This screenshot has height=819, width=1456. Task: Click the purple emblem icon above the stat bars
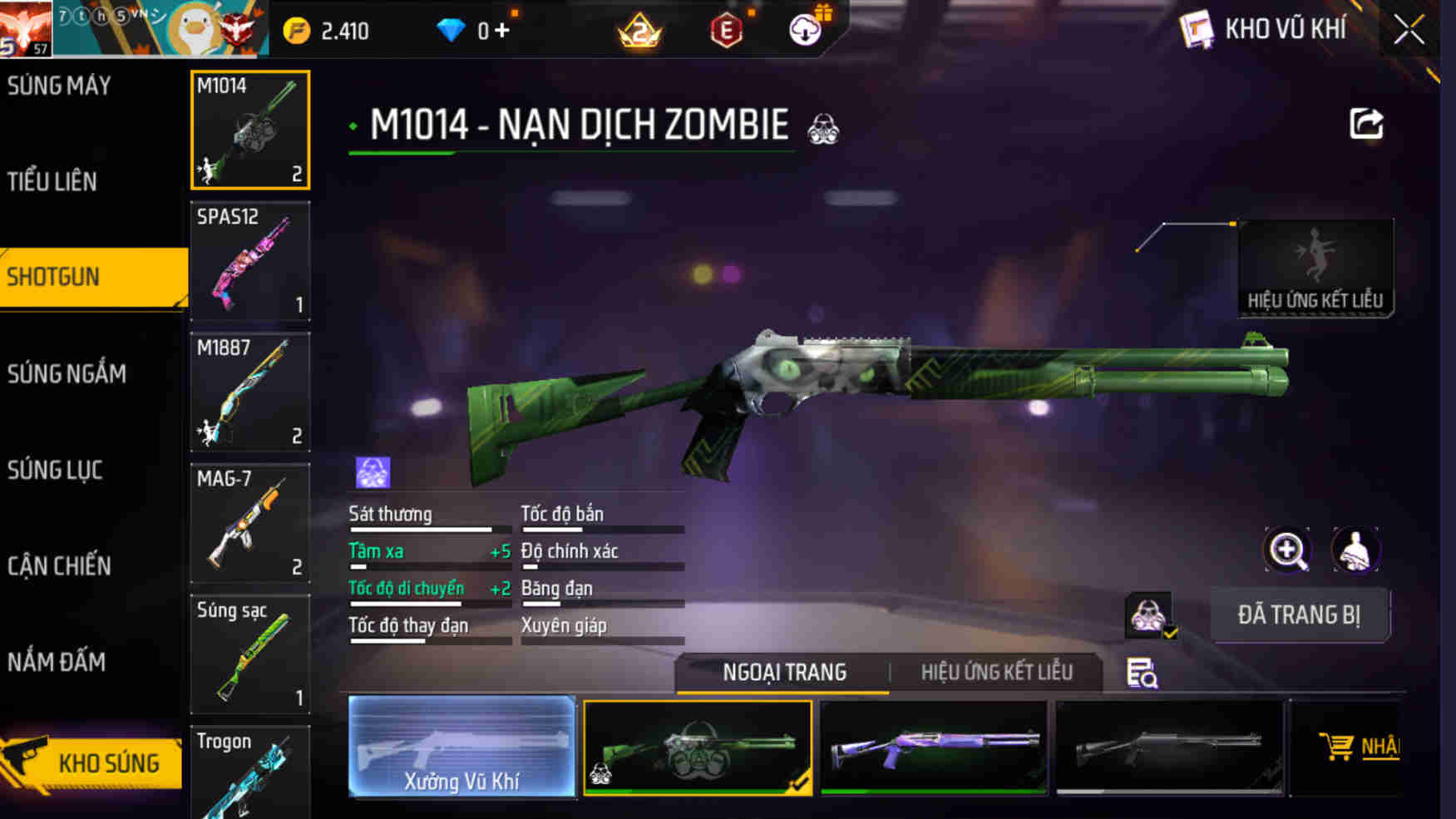[371, 471]
